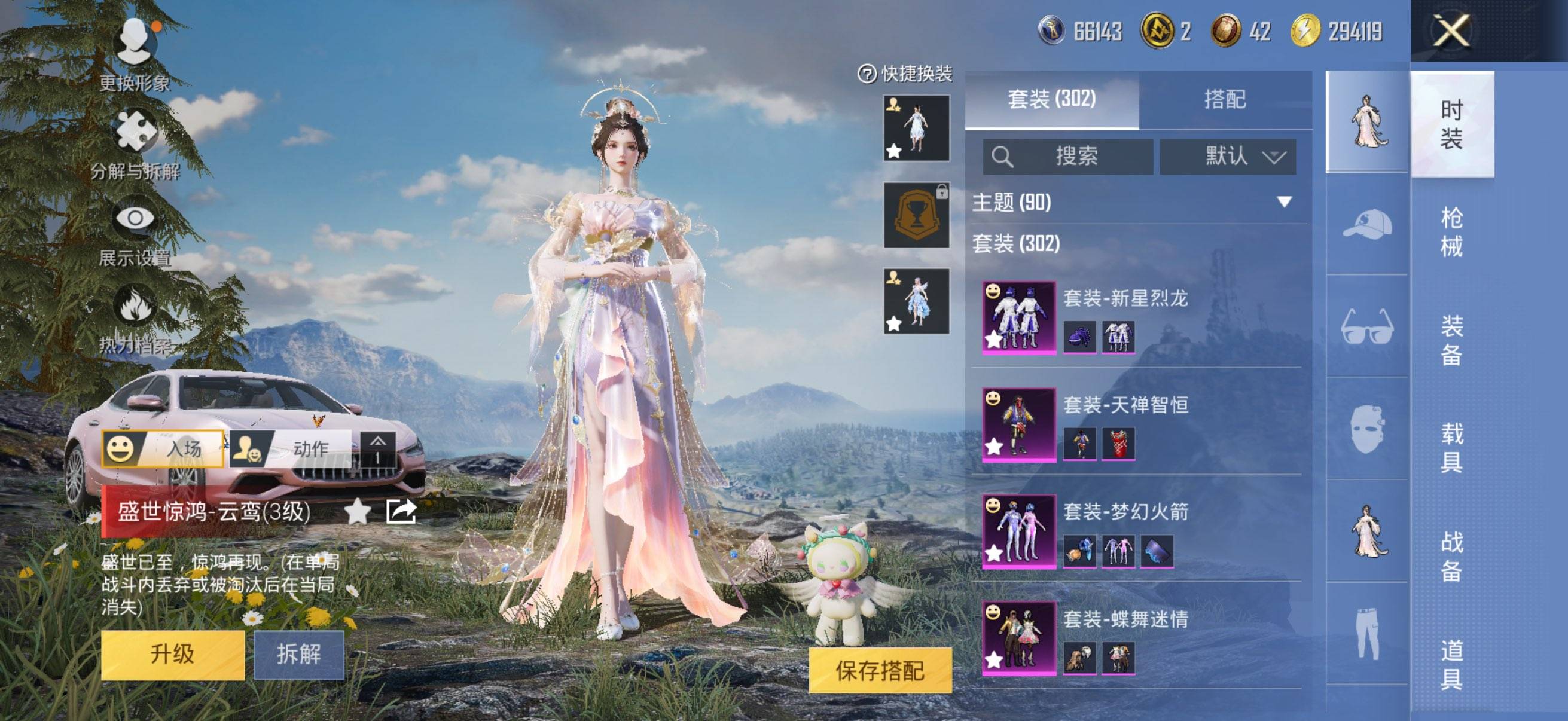The width and height of the screenshot is (1568, 721).
Task: Click the yellow 升级 upgrade button
Action: pyautogui.click(x=173, y=655)
